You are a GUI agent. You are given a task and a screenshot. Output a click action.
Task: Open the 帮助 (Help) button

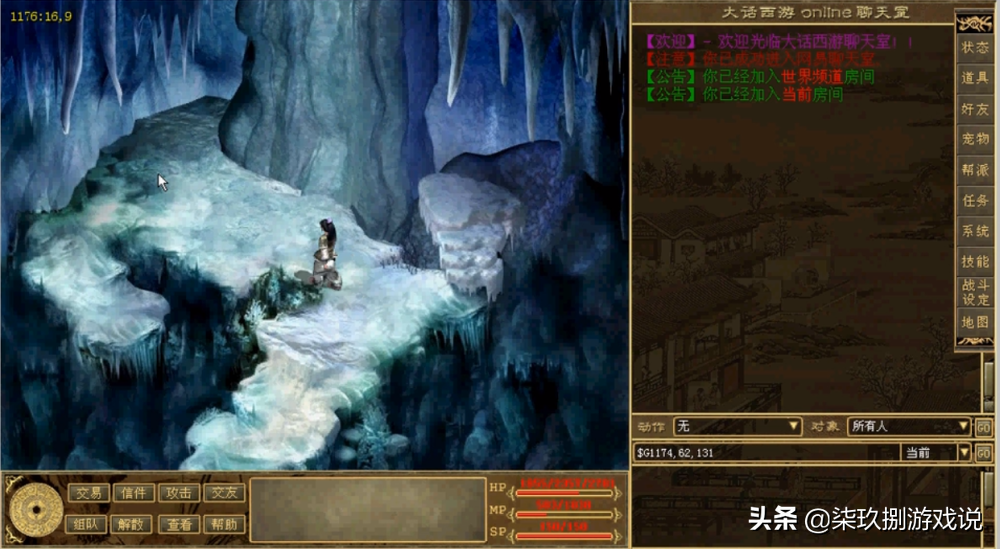225,524
